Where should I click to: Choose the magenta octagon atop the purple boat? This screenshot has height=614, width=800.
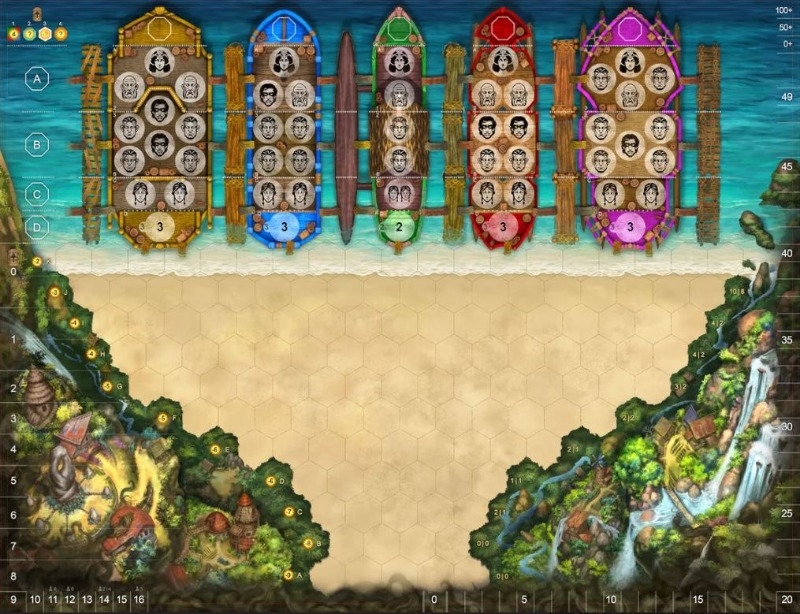[x=629, y=27]
